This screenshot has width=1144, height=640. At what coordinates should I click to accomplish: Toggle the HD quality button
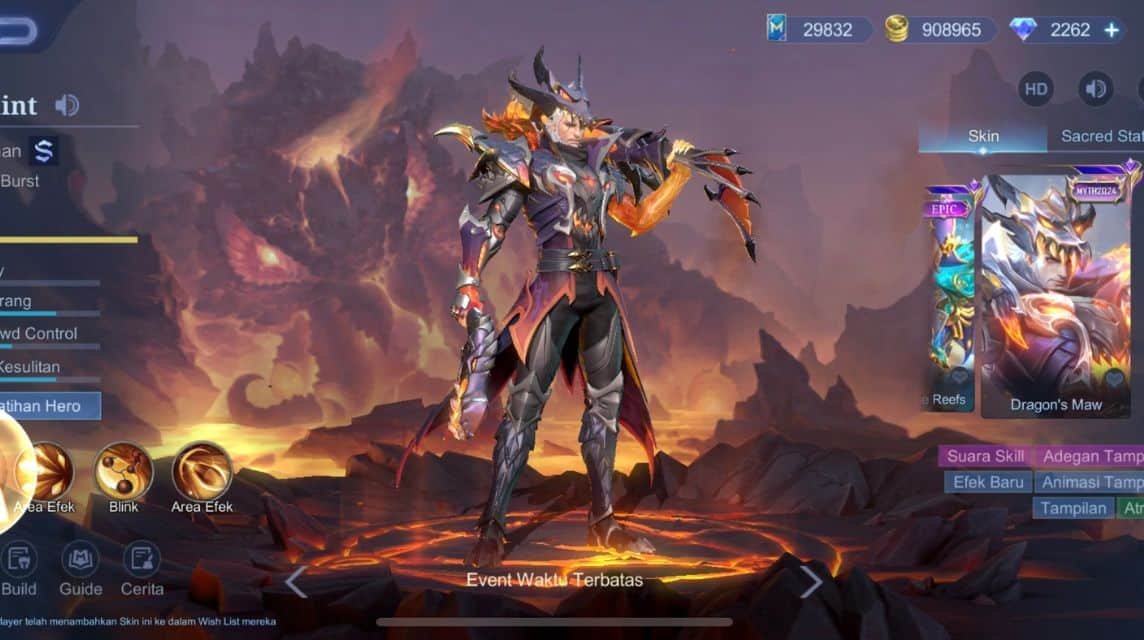[1036, 89]
